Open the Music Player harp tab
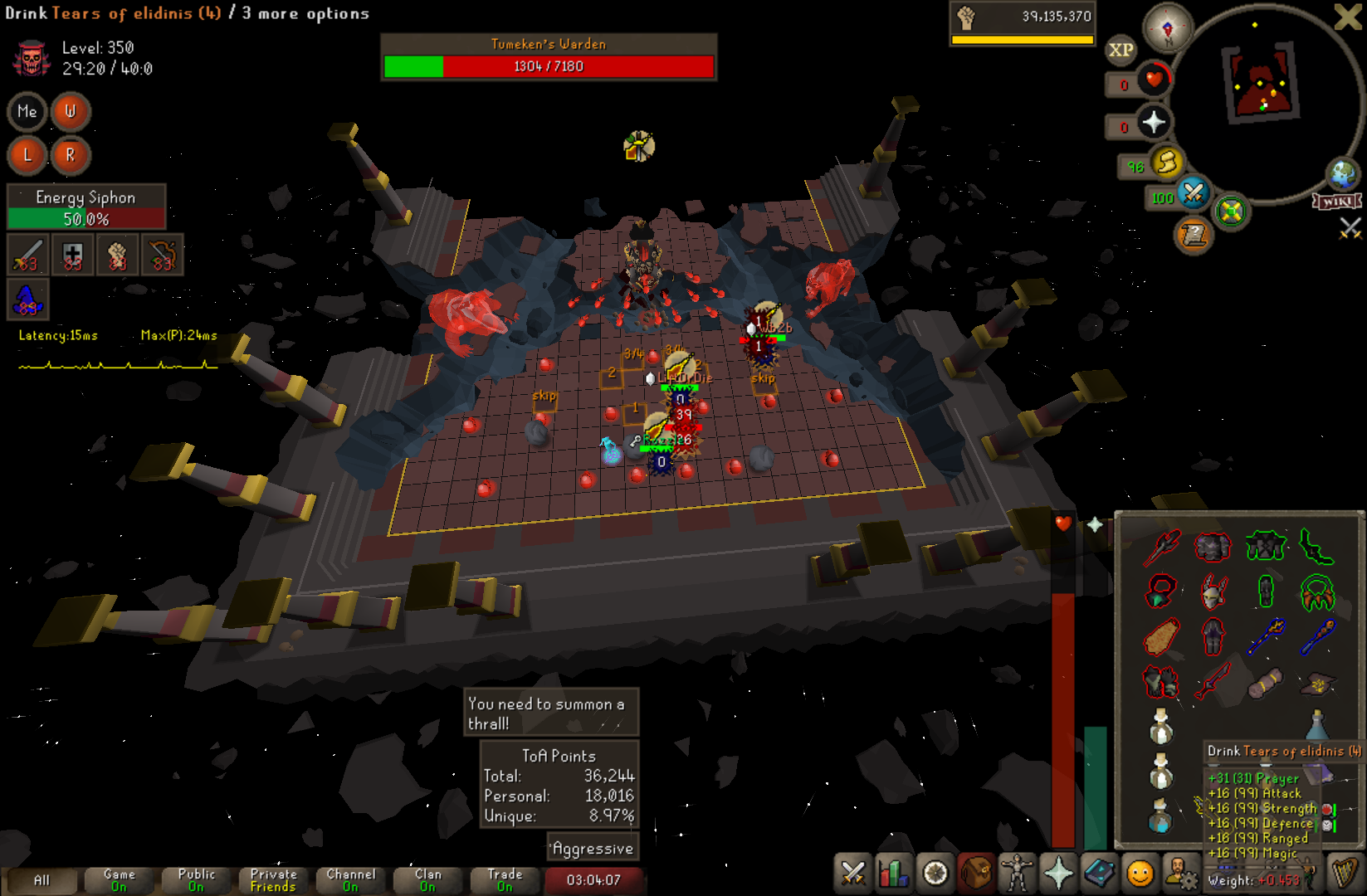 [1344, 874]
